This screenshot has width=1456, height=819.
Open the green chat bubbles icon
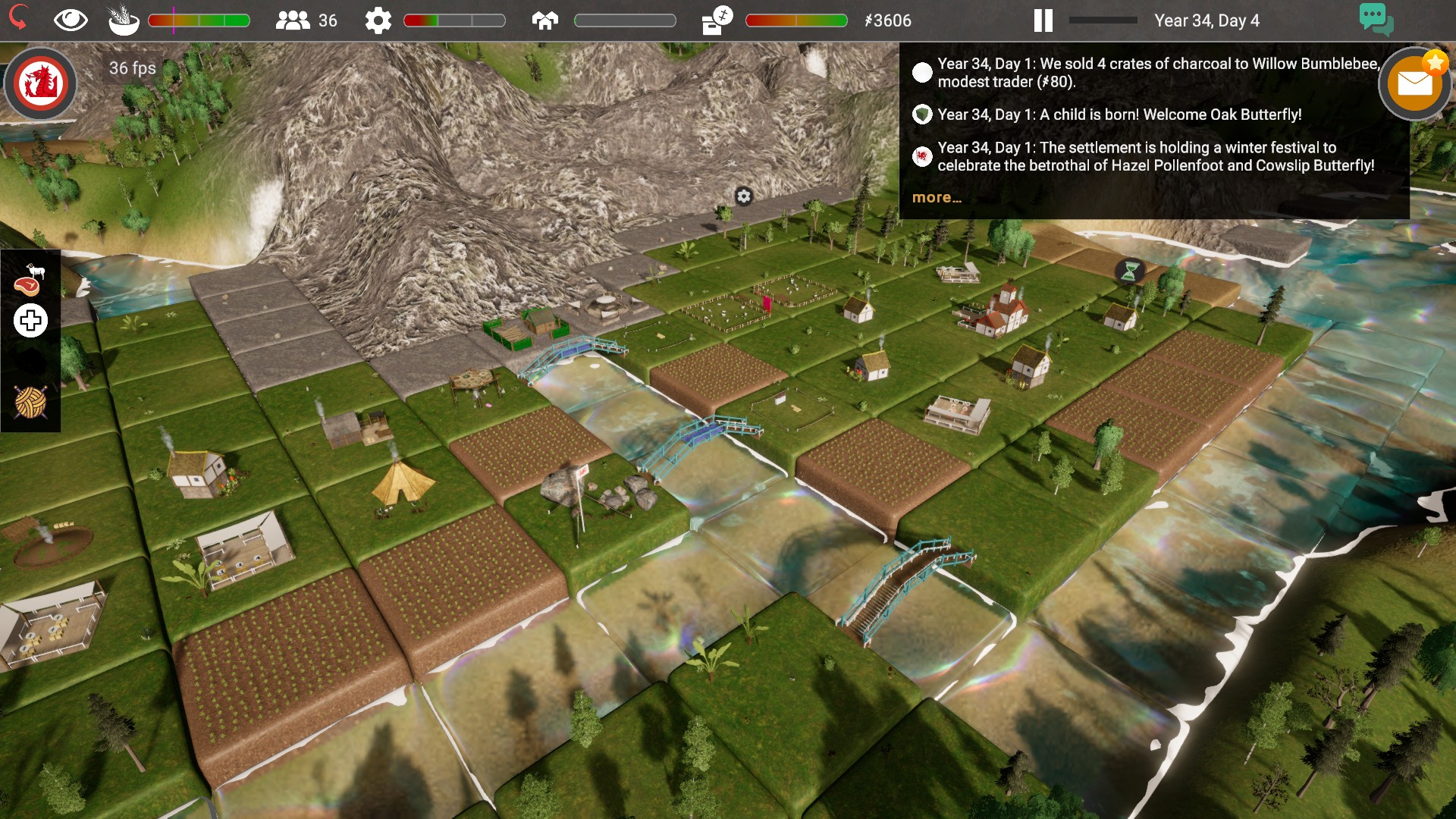(1376, 18)
